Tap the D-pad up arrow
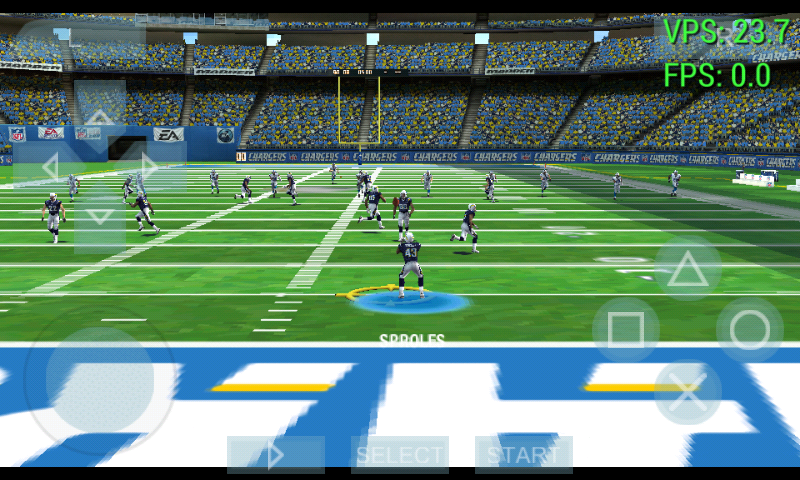The width and height of the screenshot is (800, 480). click(x=100, y=117)
